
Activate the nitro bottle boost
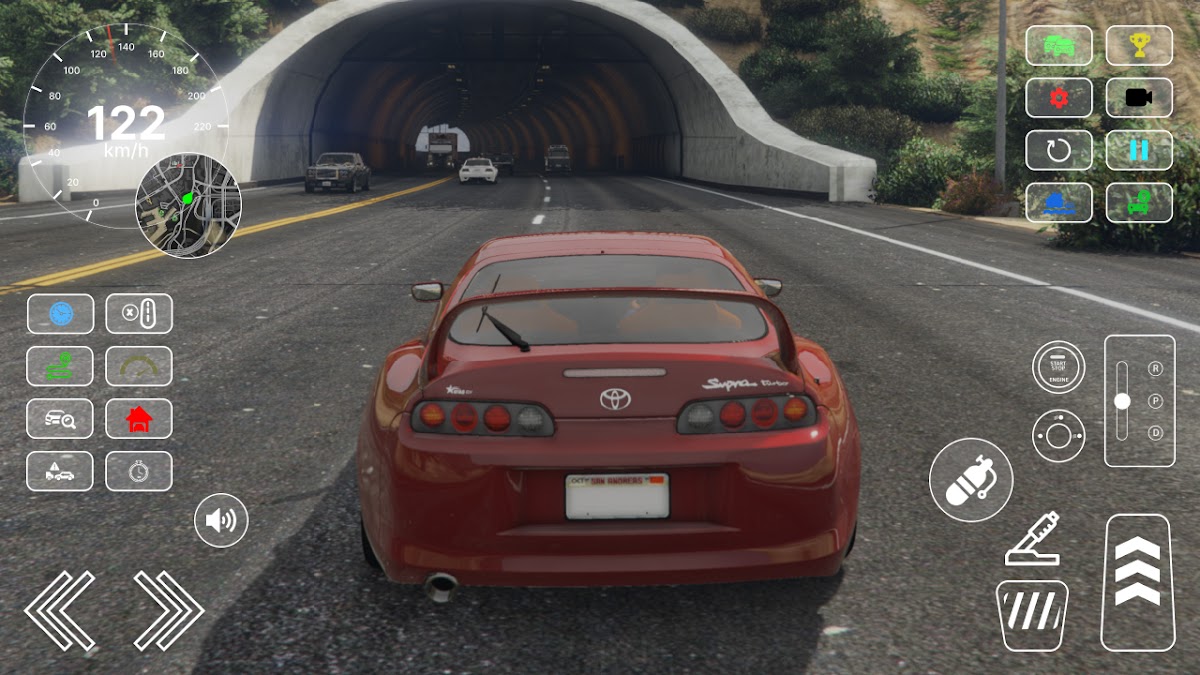tap(970, 480)
